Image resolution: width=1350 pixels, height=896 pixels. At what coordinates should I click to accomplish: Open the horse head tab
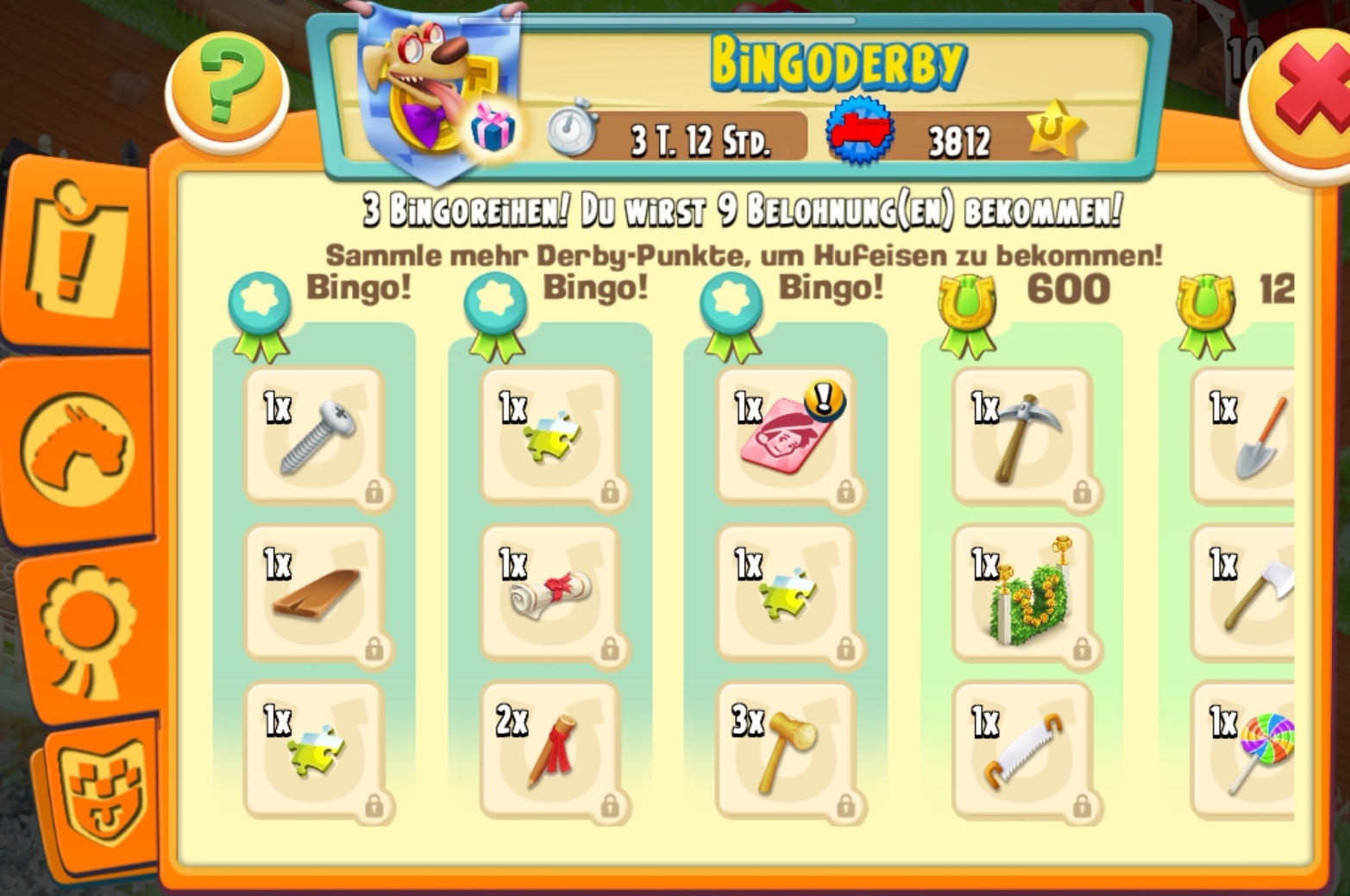click(x=78, y=448)
